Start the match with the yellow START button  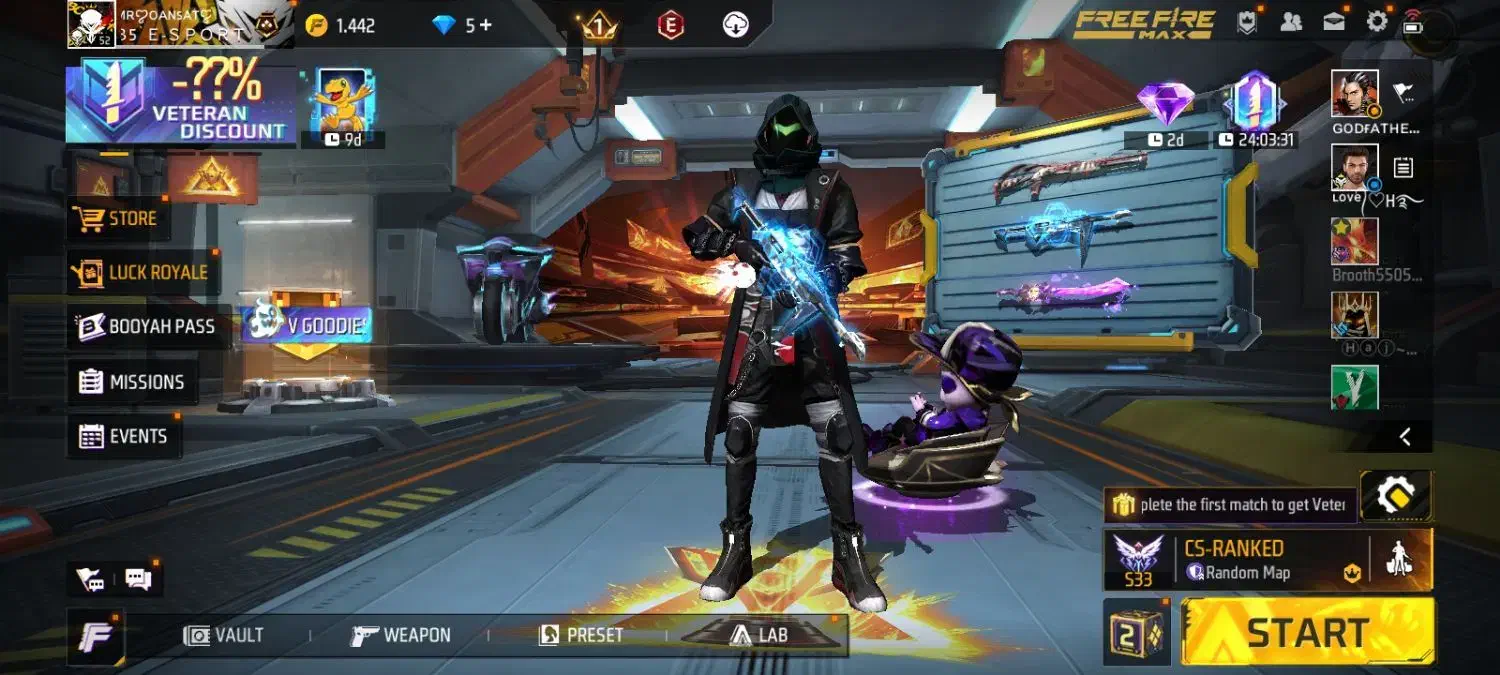point(1307,632)
